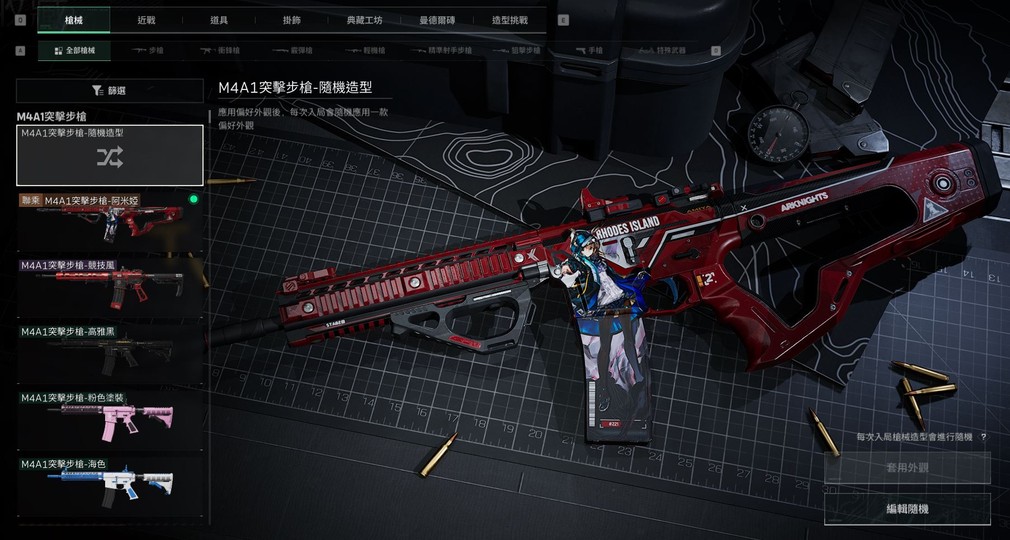Open the 典藏工坊 workshop tab
This screenshot has height=540, width=1010.
coord(363,19)
